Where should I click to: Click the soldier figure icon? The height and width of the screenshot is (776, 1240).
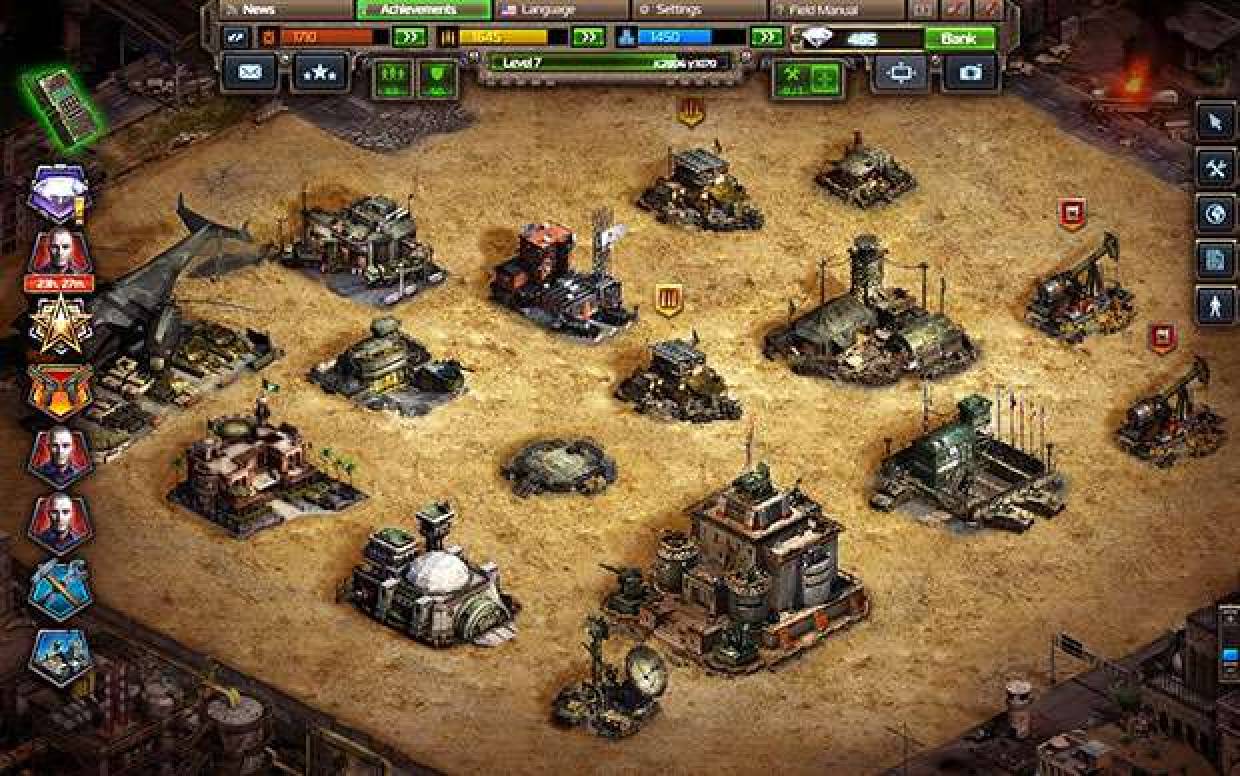[1216, 306]
